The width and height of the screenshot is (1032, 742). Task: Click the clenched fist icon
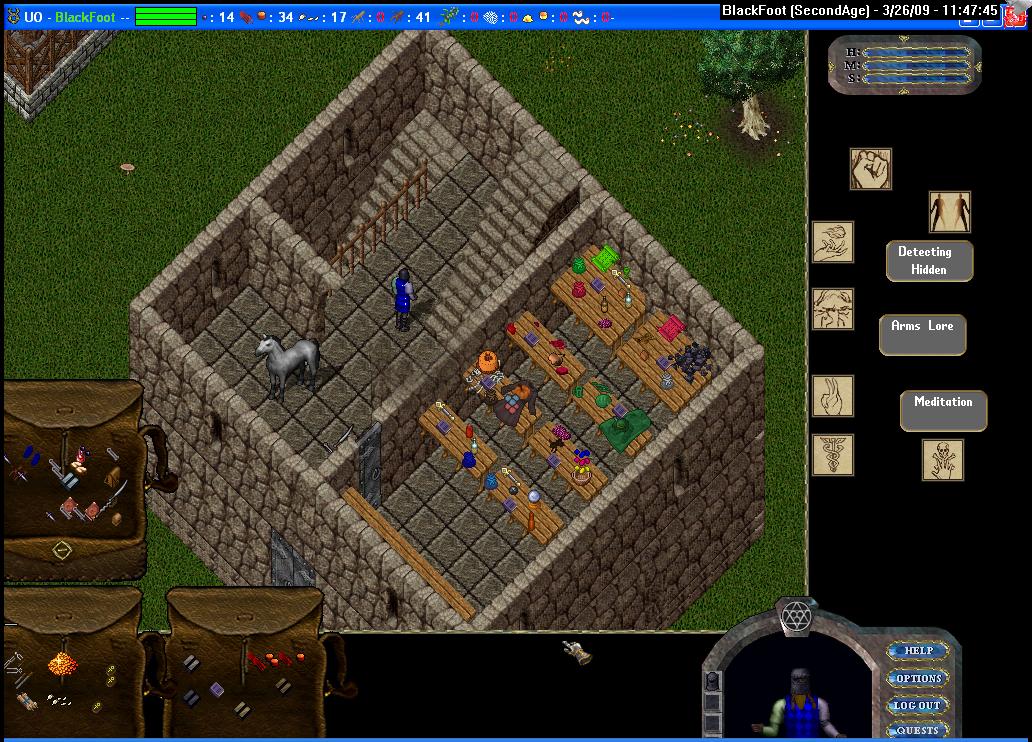[870, 169]
